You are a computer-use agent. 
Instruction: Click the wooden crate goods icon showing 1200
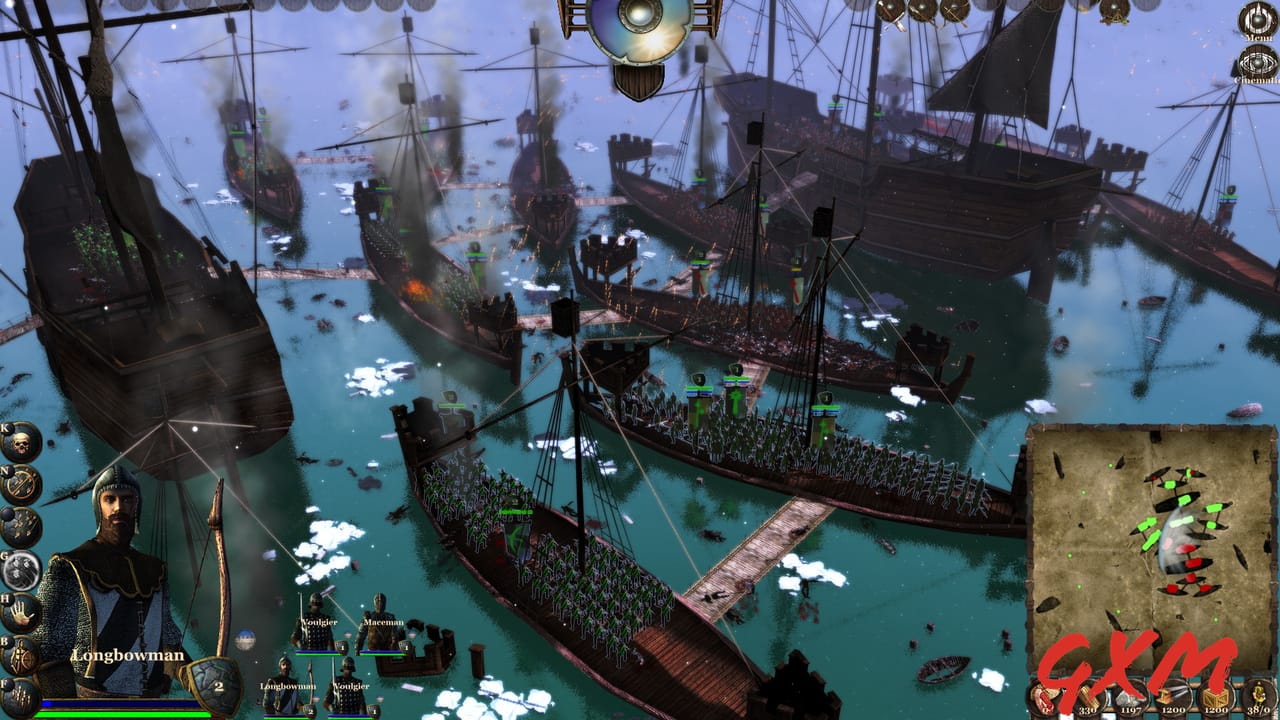1215,697
